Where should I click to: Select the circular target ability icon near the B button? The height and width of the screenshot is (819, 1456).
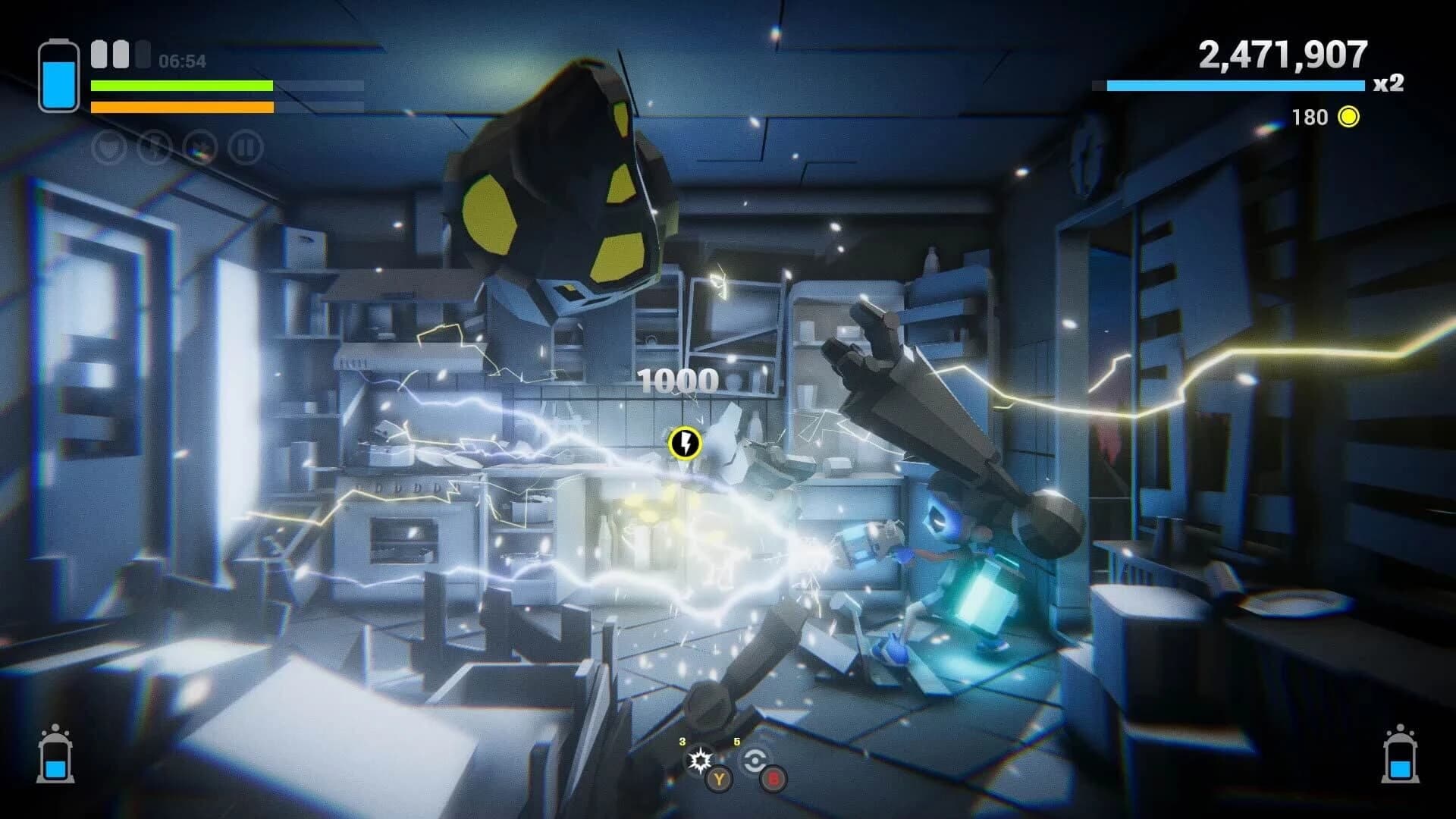point(755,761)
